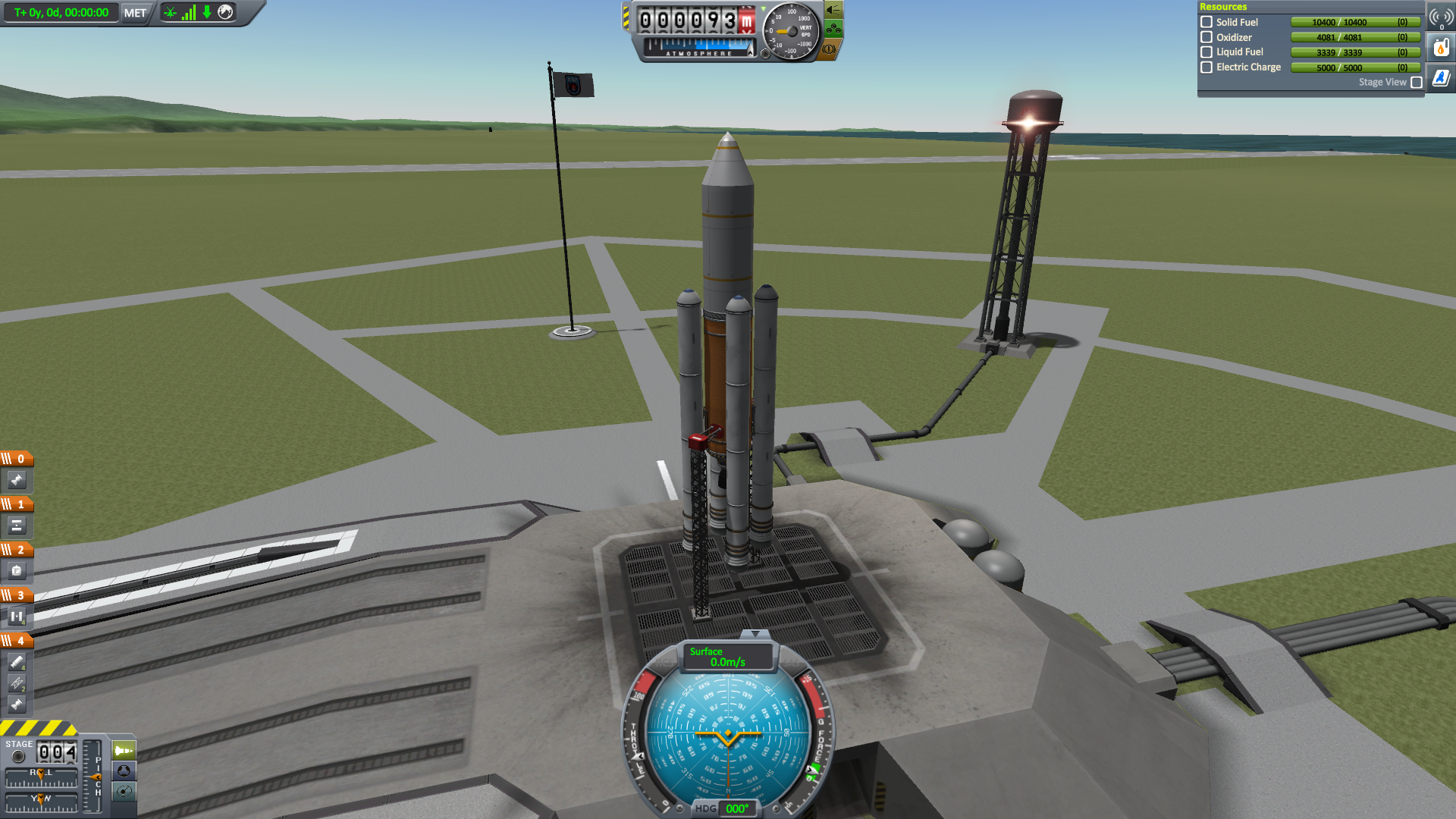Click the stage 2 part icon

pos(17,571)
